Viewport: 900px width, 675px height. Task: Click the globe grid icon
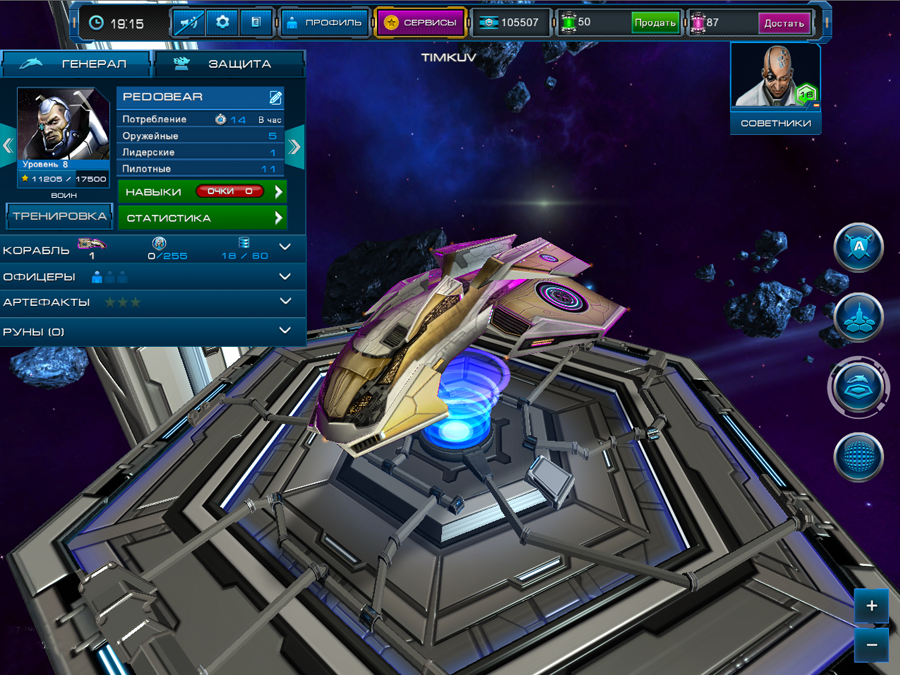click(858, 457)
